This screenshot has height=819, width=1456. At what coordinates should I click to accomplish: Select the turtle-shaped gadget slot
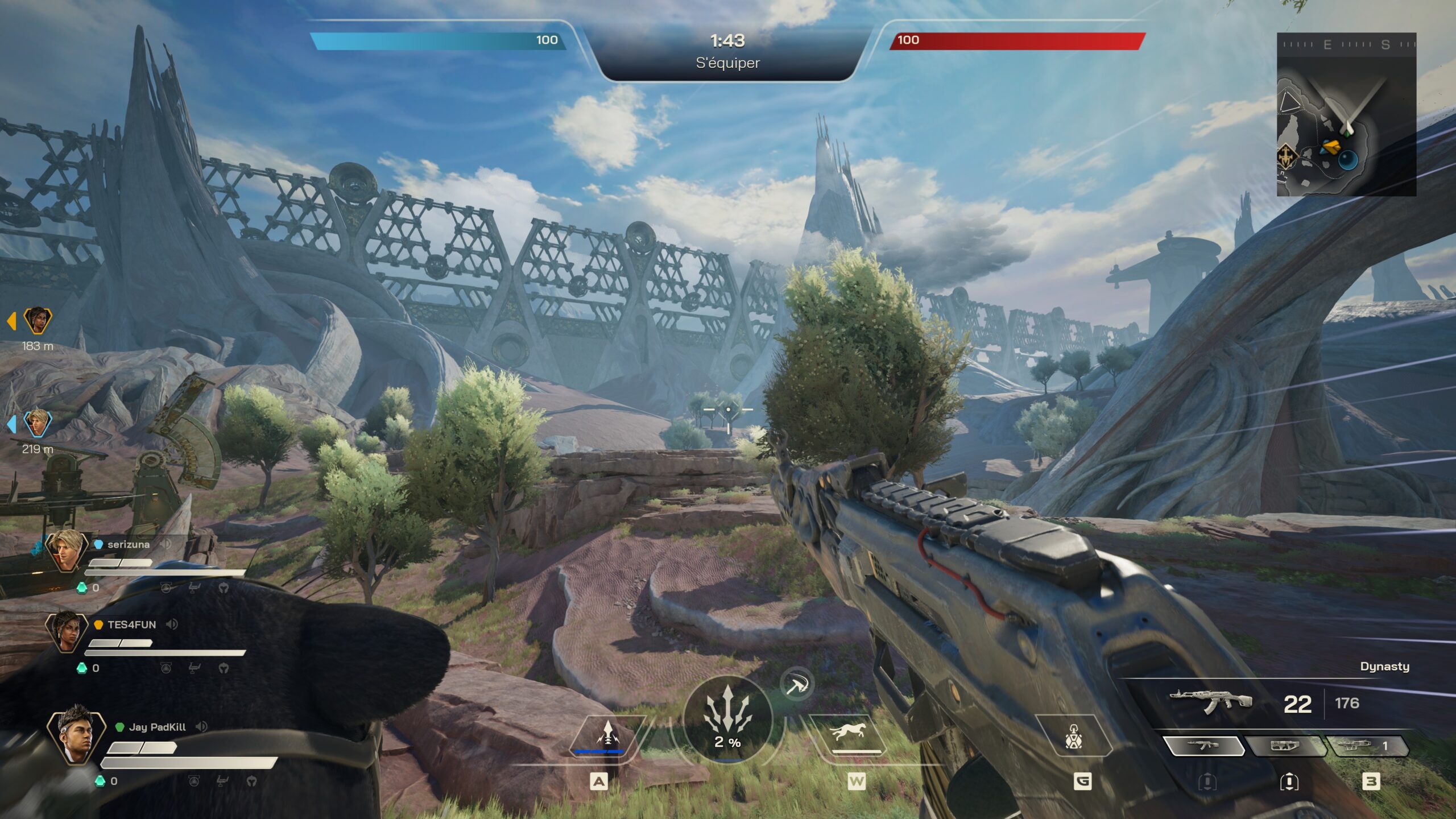[x=1073, y=737]
